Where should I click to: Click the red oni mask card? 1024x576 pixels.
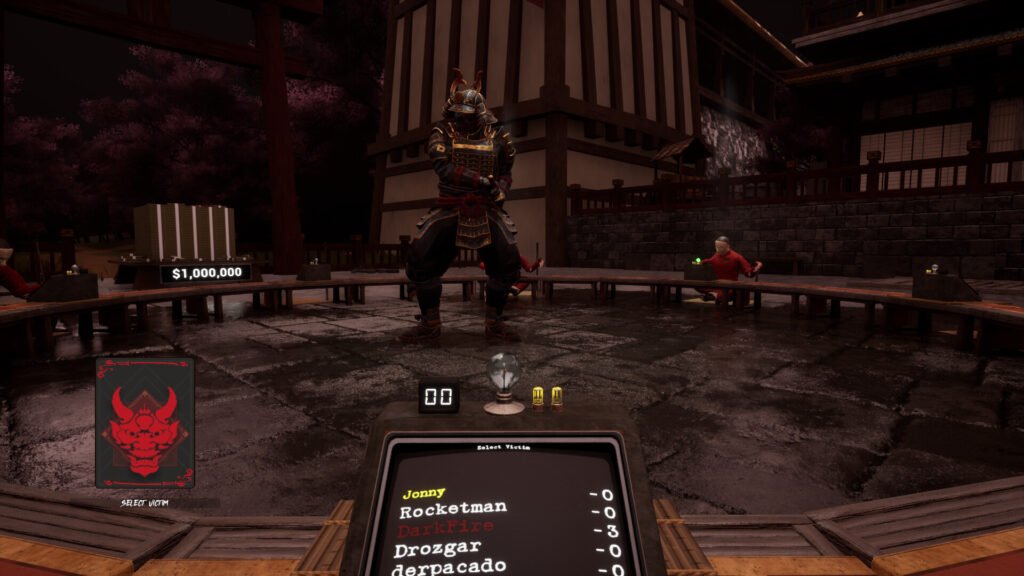(145, 422)
